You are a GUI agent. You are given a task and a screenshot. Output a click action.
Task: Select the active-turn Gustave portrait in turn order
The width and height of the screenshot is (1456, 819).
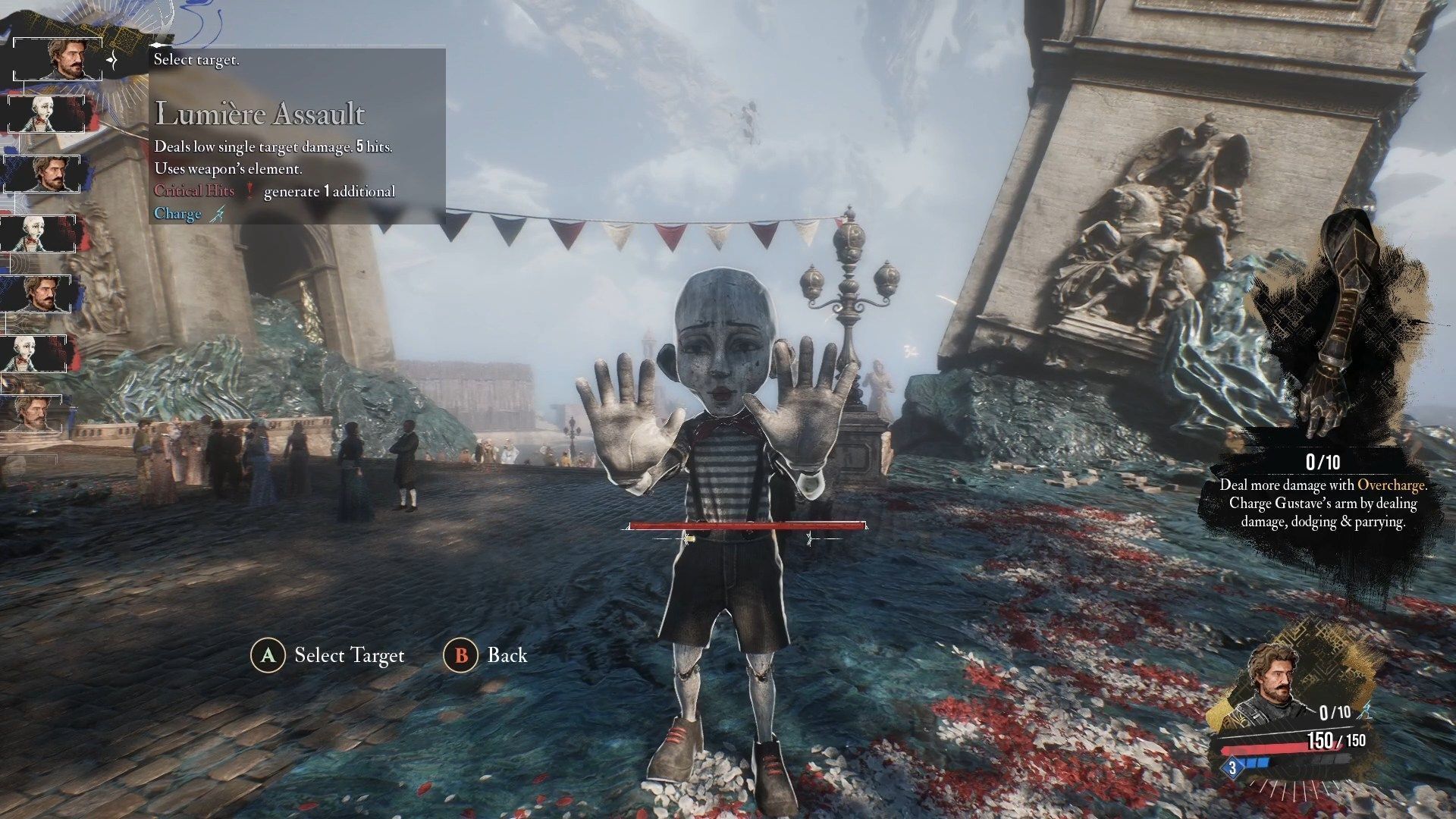click(x=59, y=58)
